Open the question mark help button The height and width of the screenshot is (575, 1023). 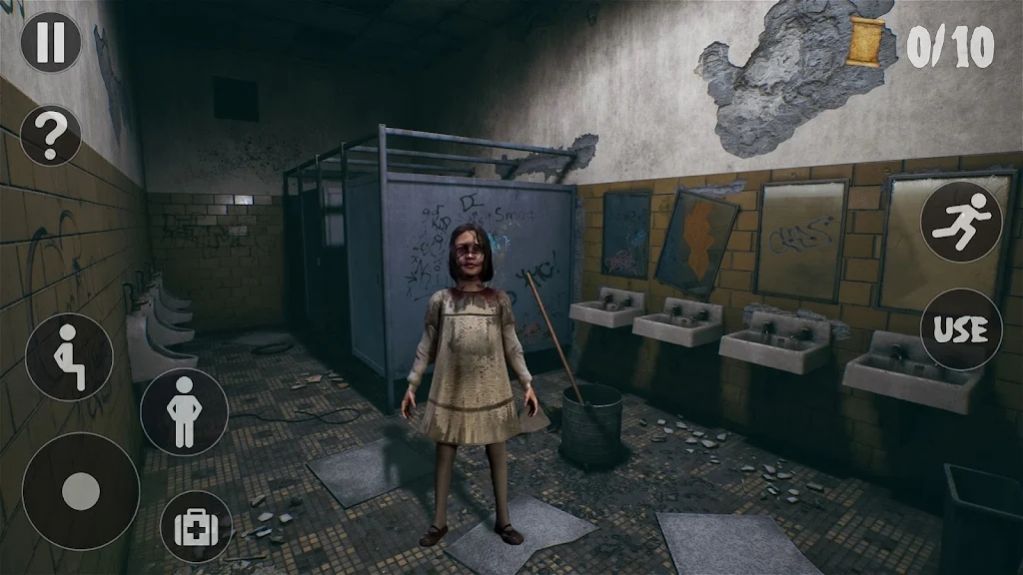50,135
